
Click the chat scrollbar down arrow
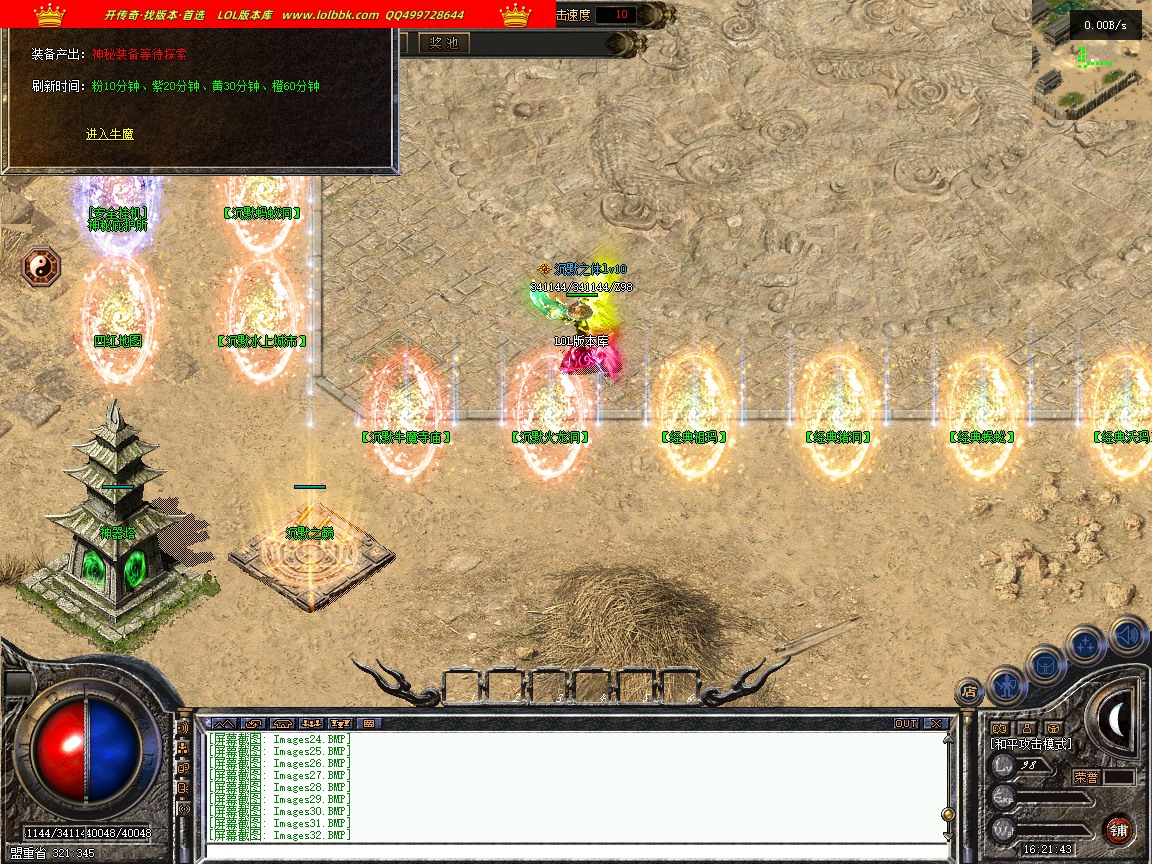[948, 834]
